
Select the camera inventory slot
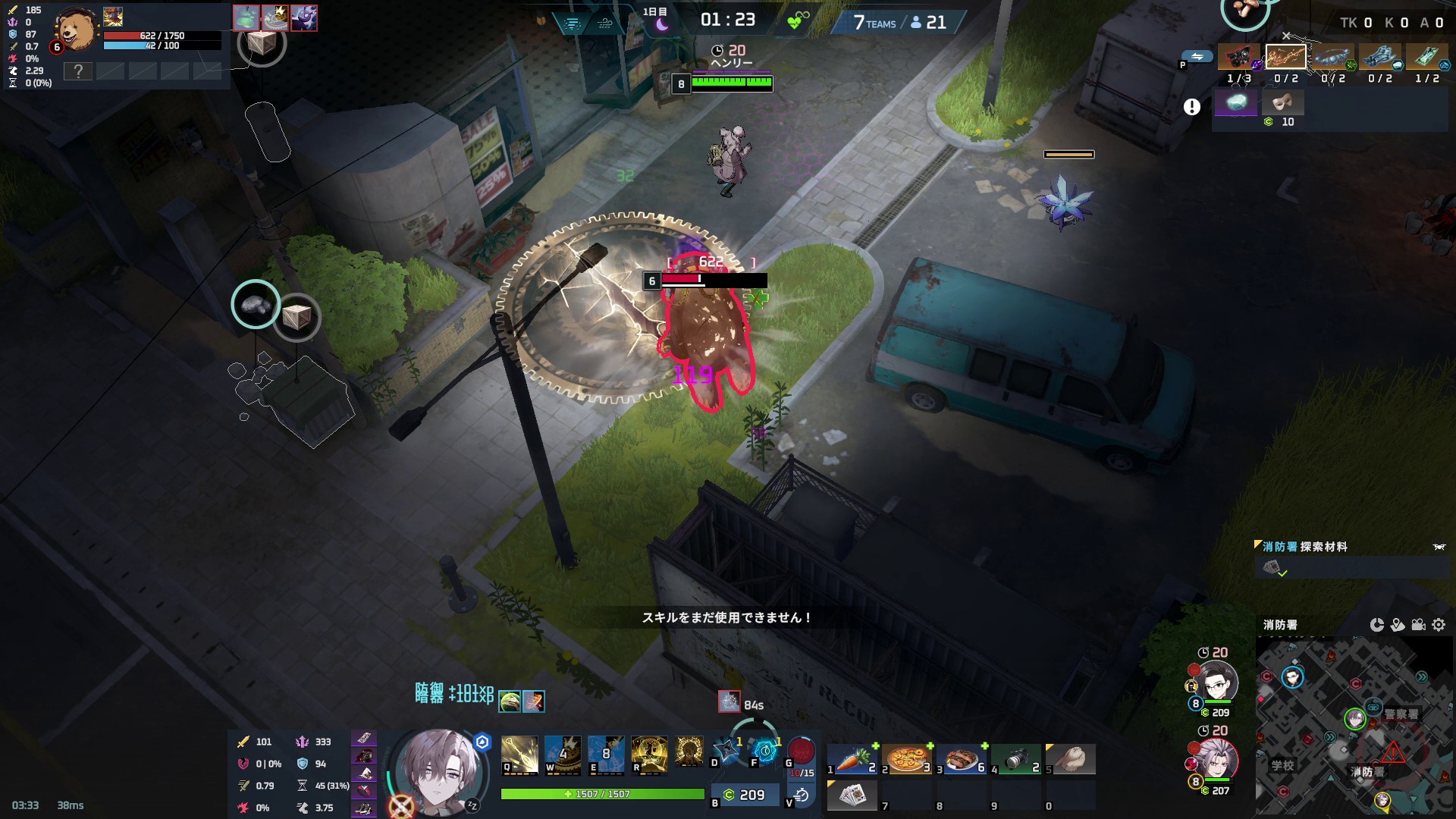pyautogui.click(x=1016, y=758)
